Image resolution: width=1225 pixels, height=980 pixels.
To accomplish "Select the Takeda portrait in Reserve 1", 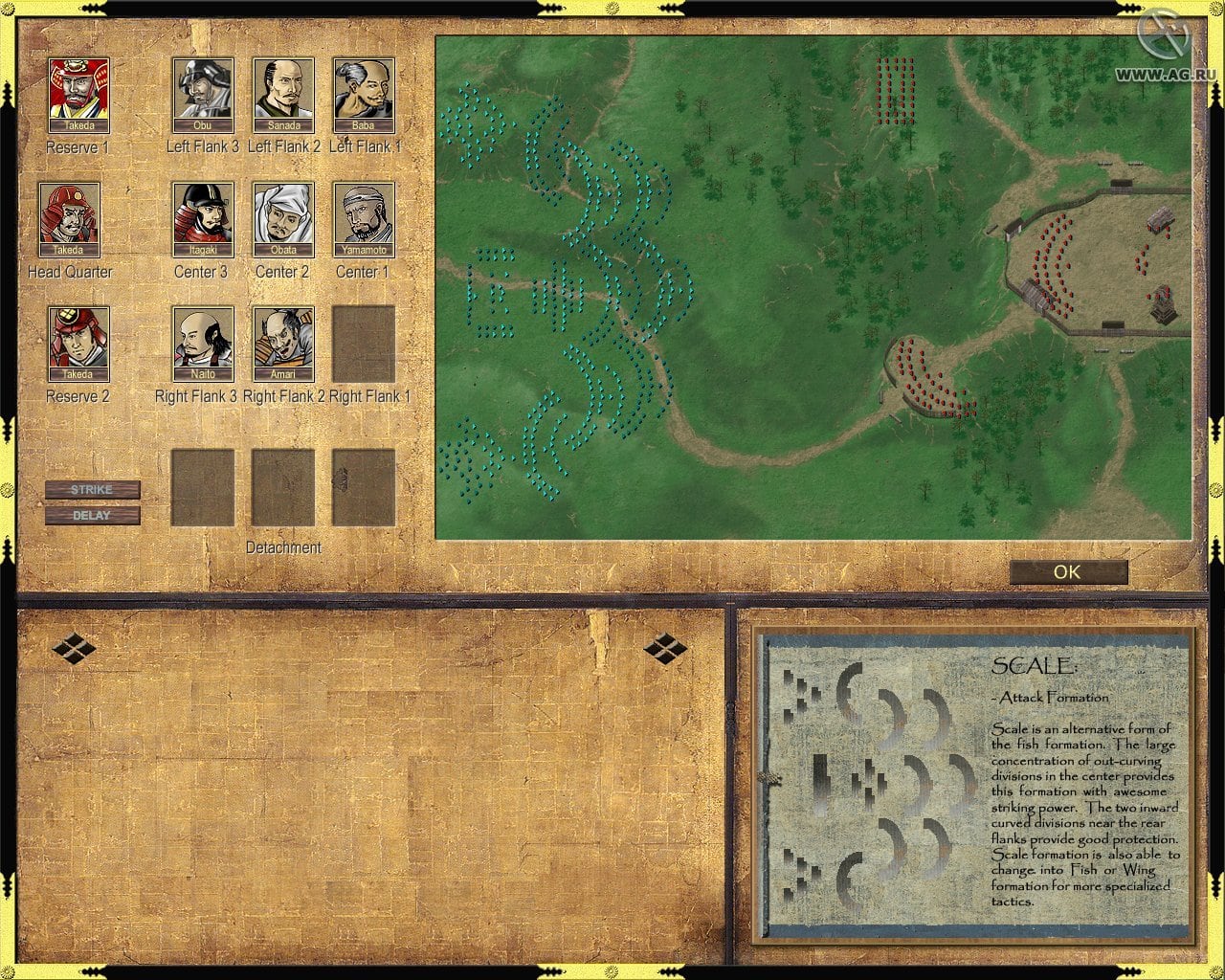I will coord(78,94).
